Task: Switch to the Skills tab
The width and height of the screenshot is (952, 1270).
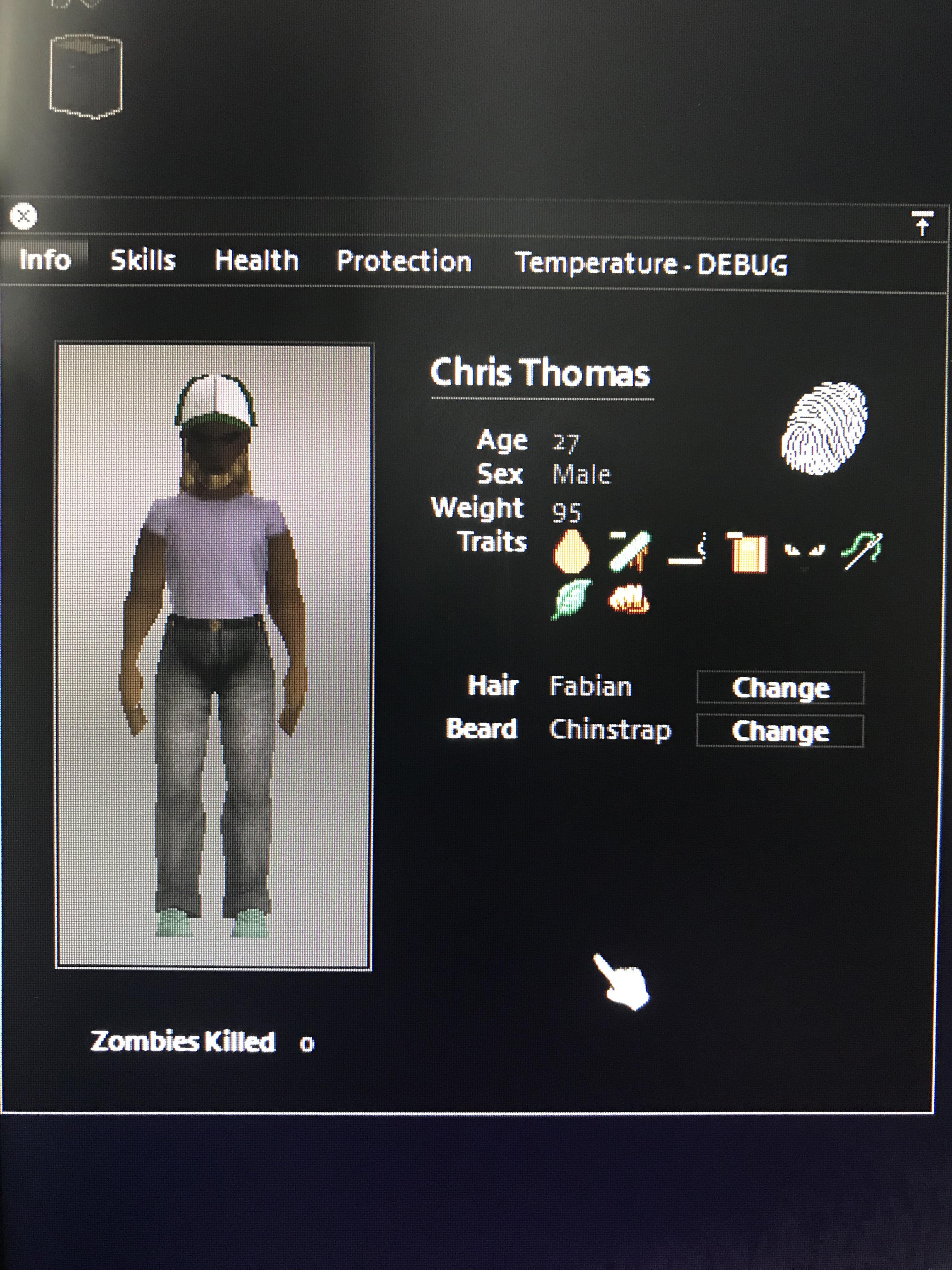Action: (144, 261)
